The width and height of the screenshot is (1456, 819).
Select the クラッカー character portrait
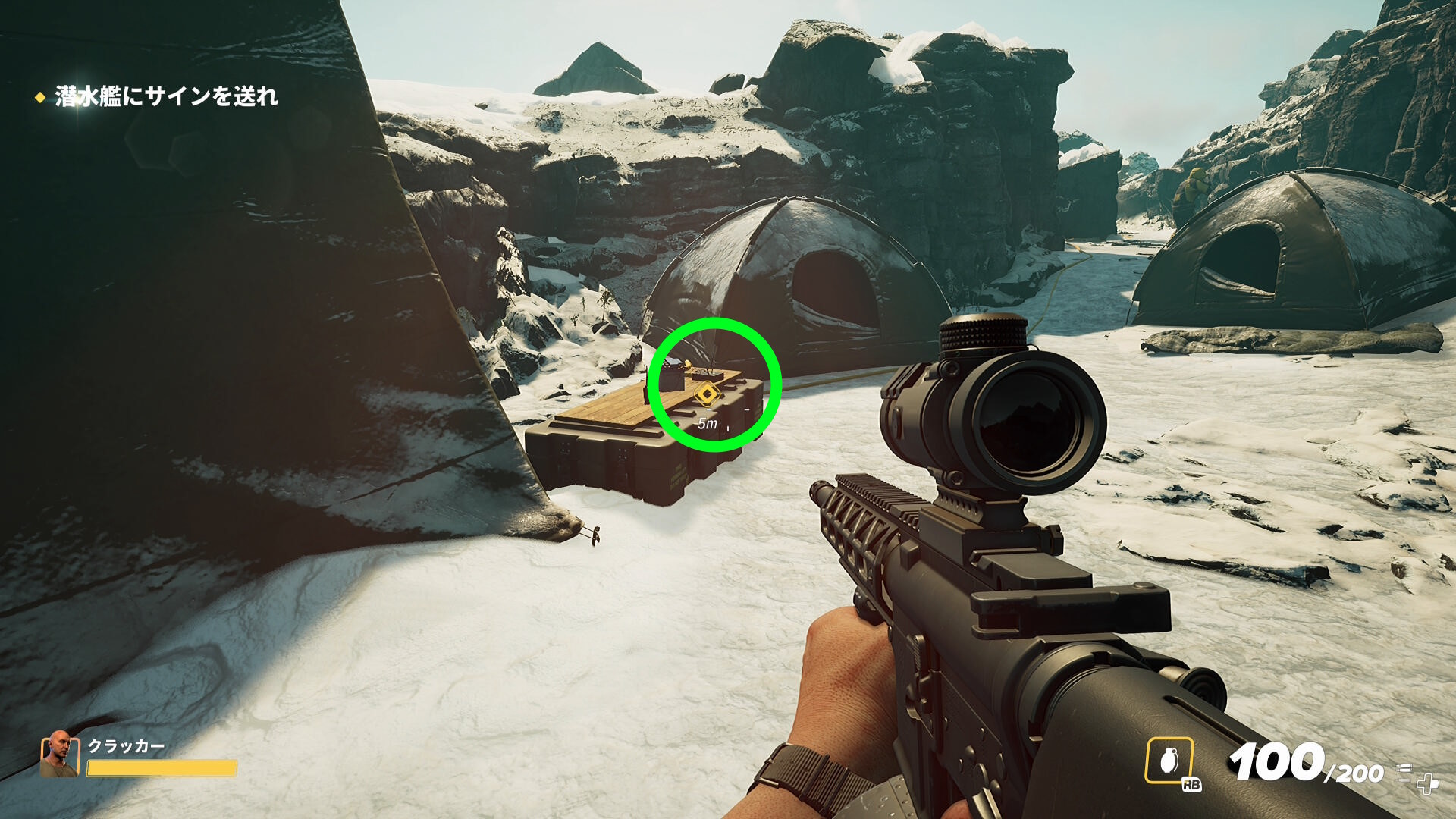tap(59, 754)
